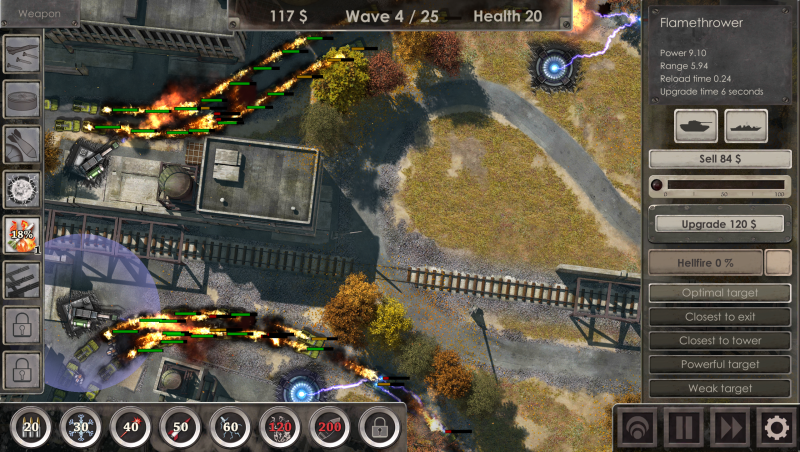Pick the 60 $ lightning tower

pos(231,428)
